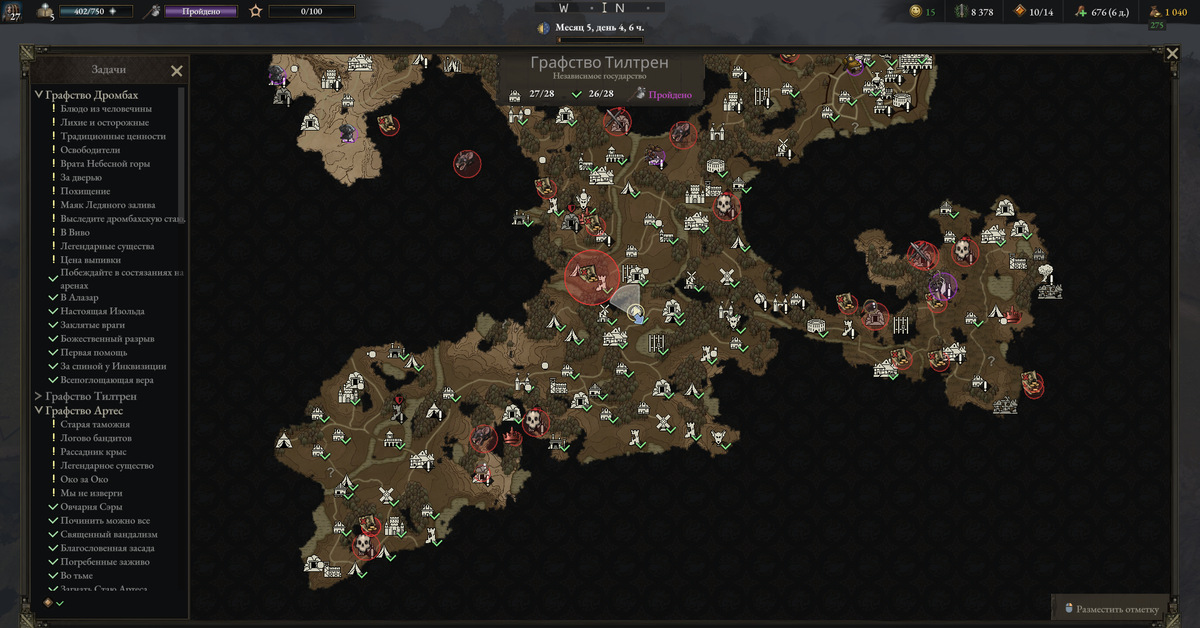Select the task Око за Око
1200x628 pixels.
84,479
